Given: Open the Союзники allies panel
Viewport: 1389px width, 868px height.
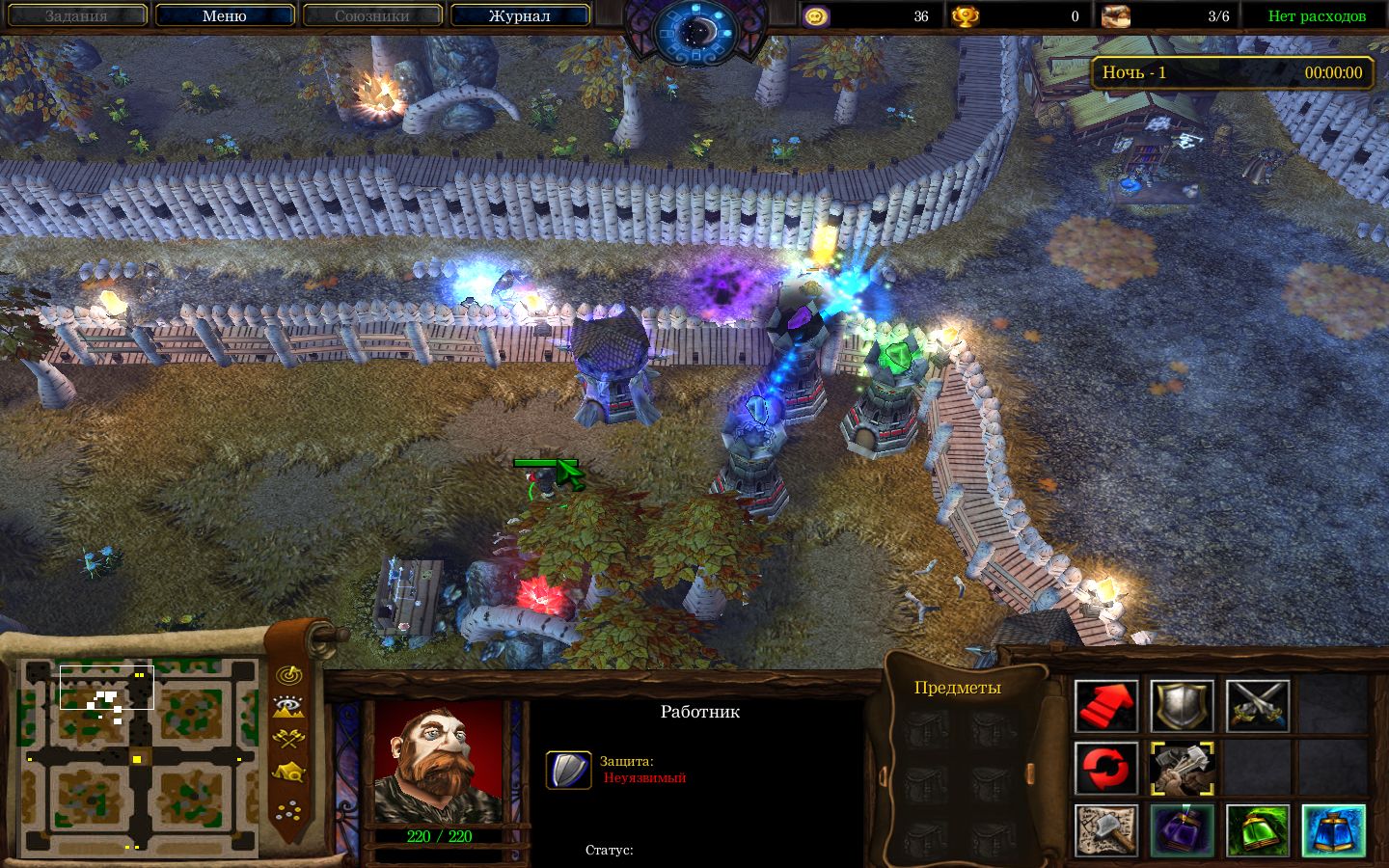Looking at the screenshot, I should point(371,15).
